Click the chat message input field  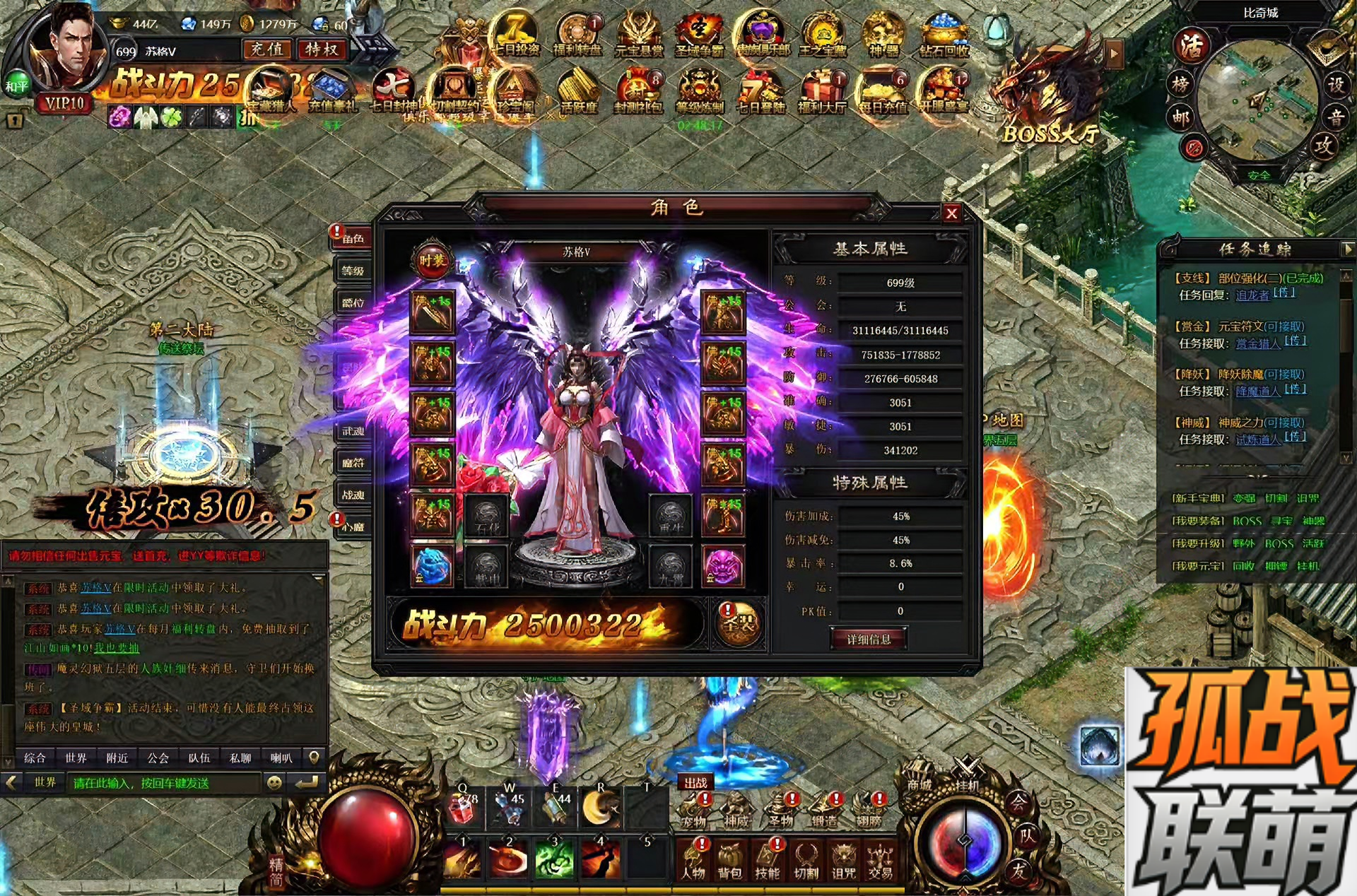pos(164,783)
